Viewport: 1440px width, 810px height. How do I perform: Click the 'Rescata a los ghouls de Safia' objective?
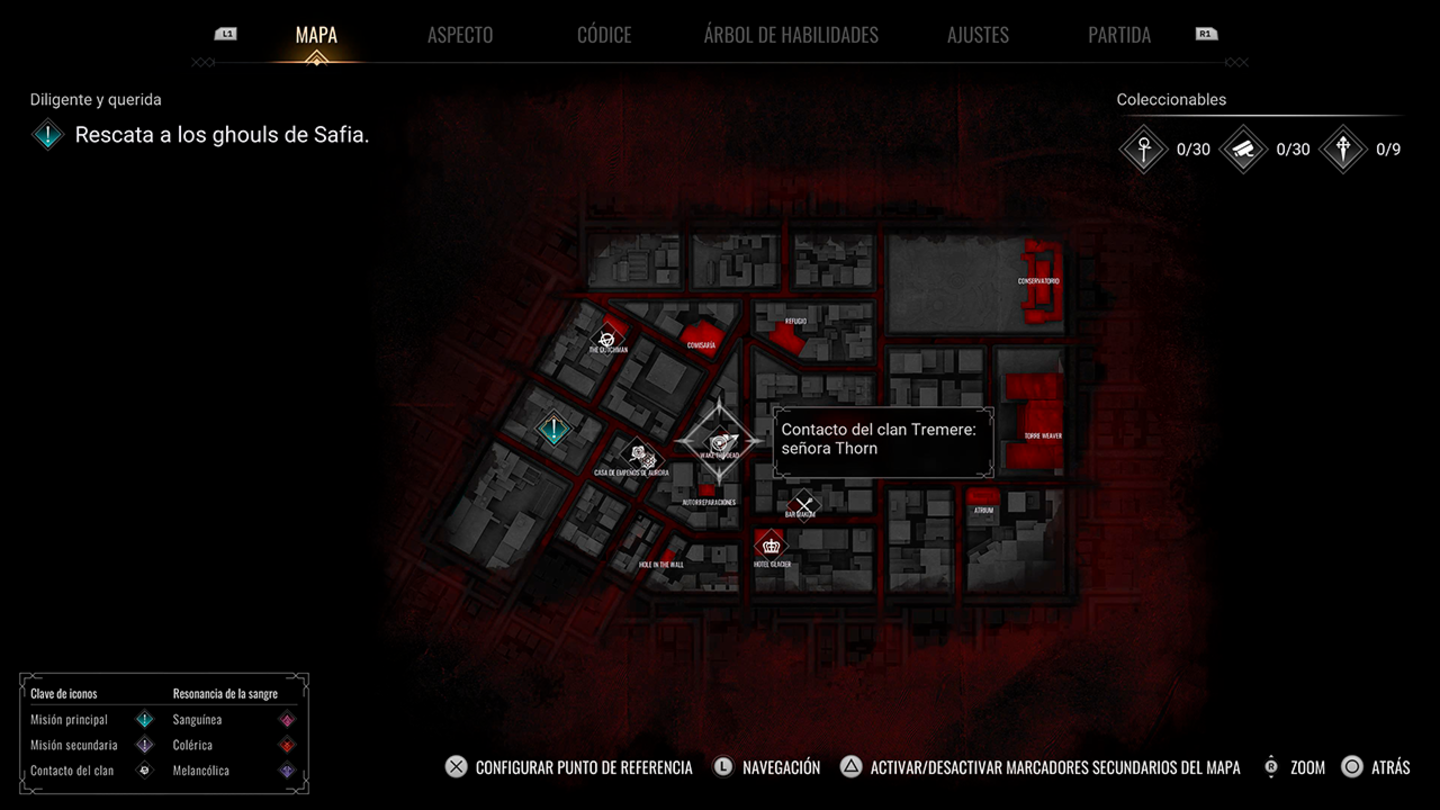coord(222,135)
